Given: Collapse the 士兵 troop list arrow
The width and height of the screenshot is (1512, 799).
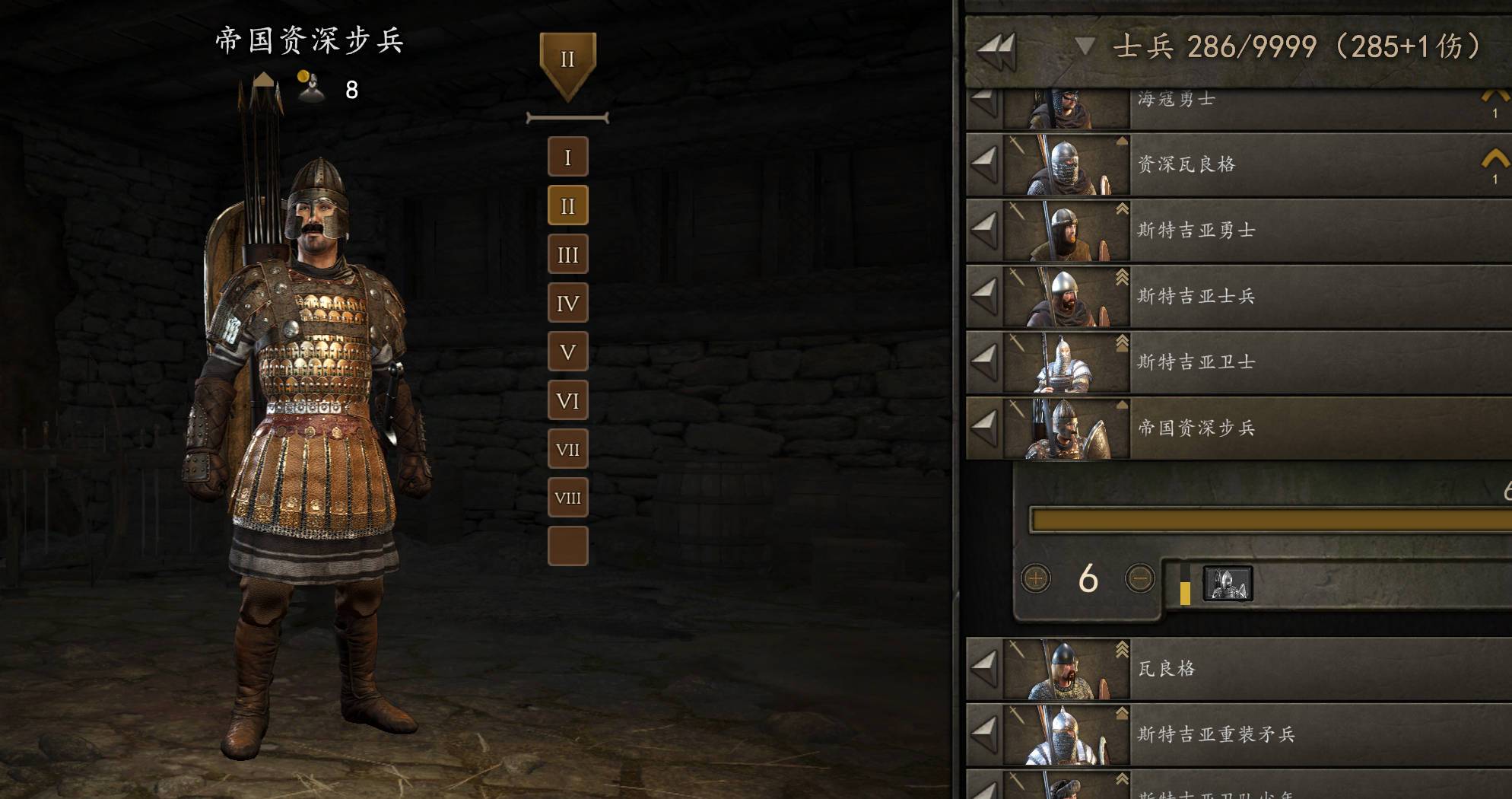Looking at the screenshot, I should coord(1085,46).
